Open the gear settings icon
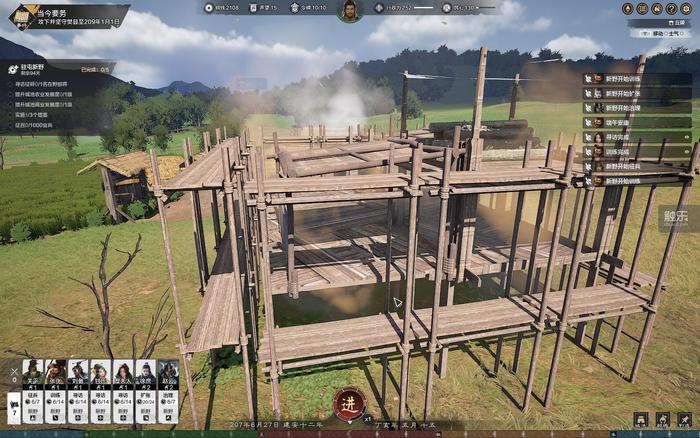Screen dimensions: 700x438 point(687,8)
